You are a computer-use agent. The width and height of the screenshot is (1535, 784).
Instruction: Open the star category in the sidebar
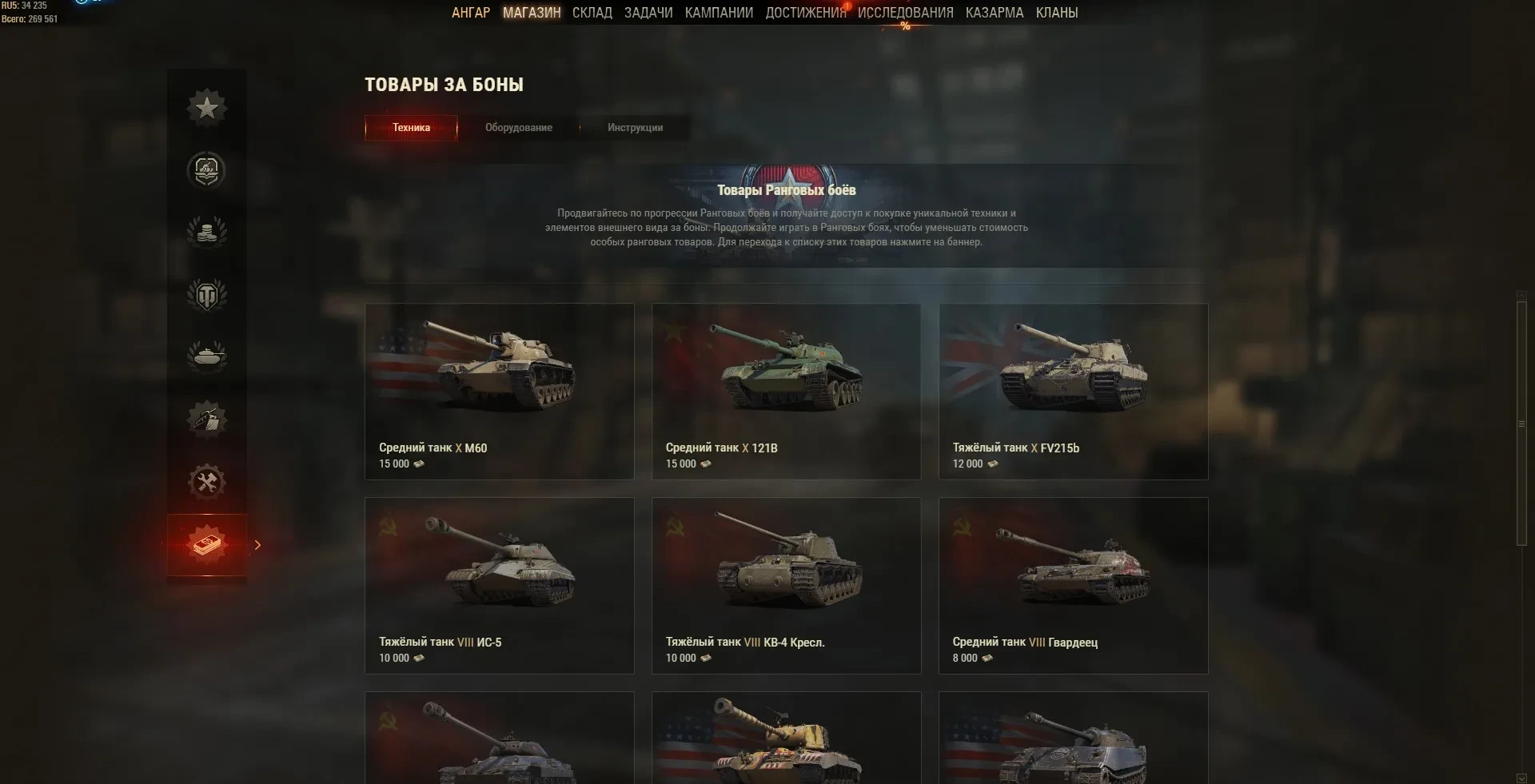[x=207, y=108]
